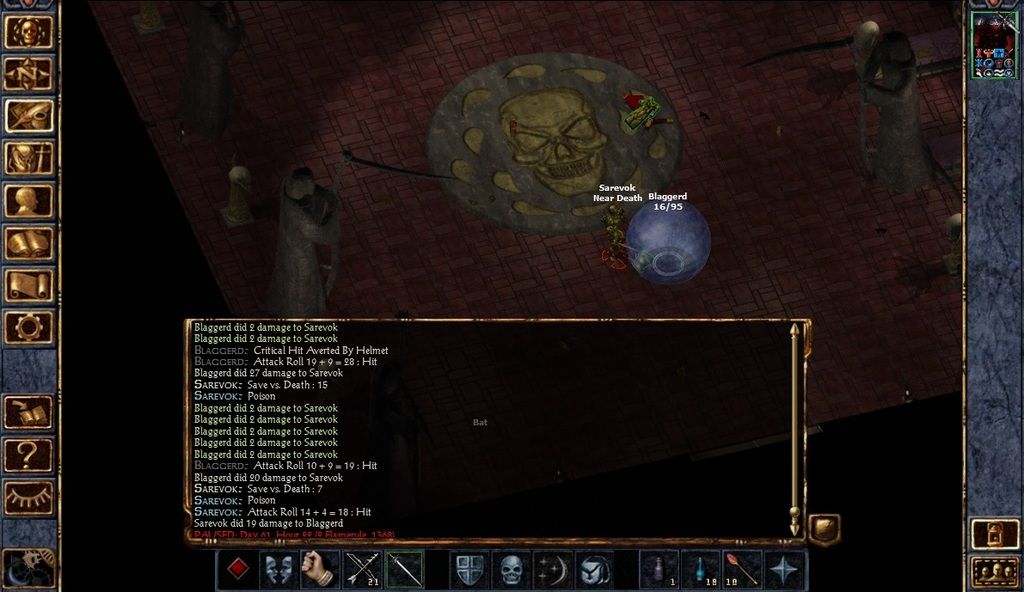Select the character portrait
The height and width of the screenshot is (592, 1024).
click(x=994, y=45)
